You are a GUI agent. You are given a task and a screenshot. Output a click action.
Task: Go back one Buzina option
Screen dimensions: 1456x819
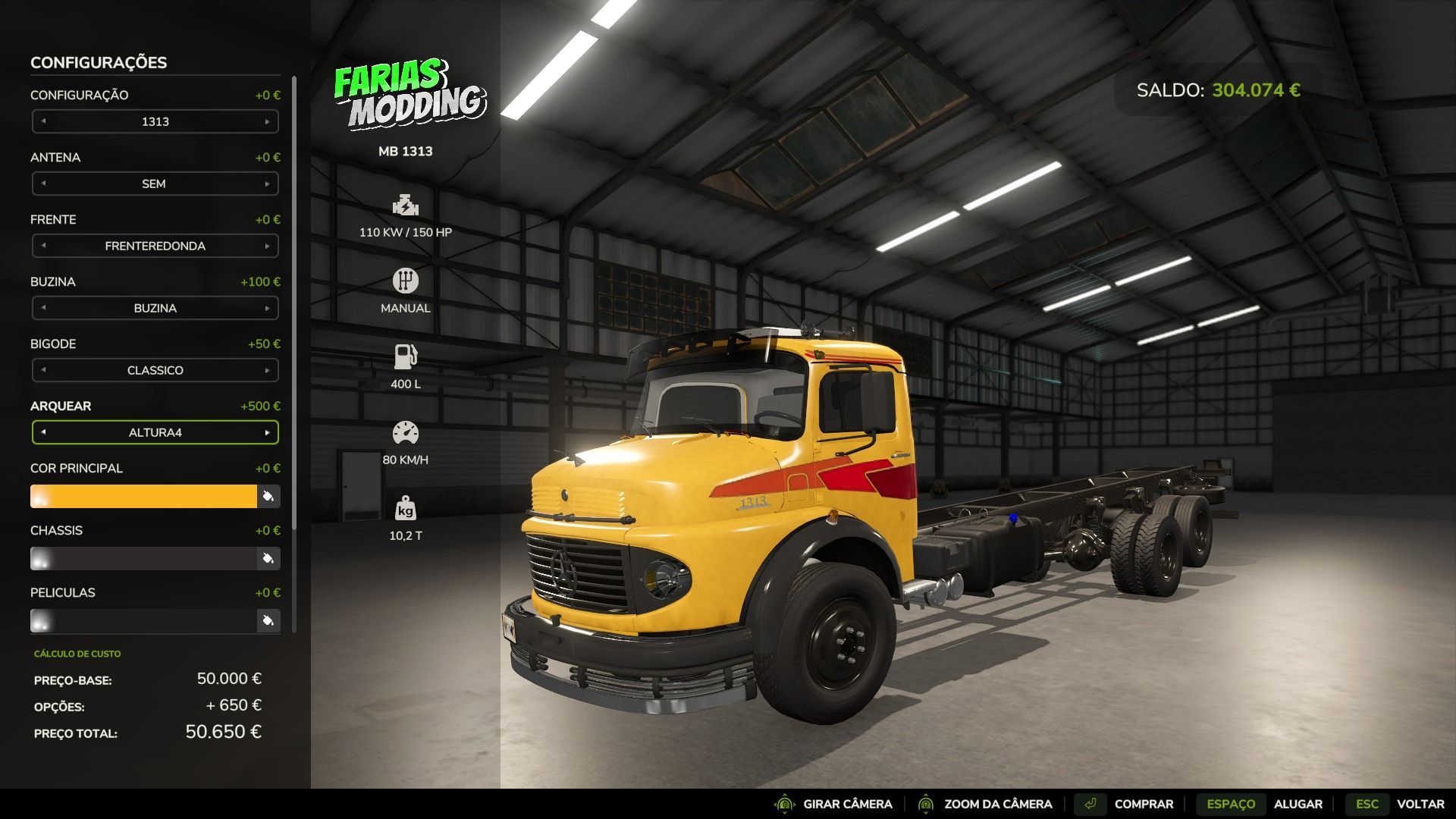43,308
